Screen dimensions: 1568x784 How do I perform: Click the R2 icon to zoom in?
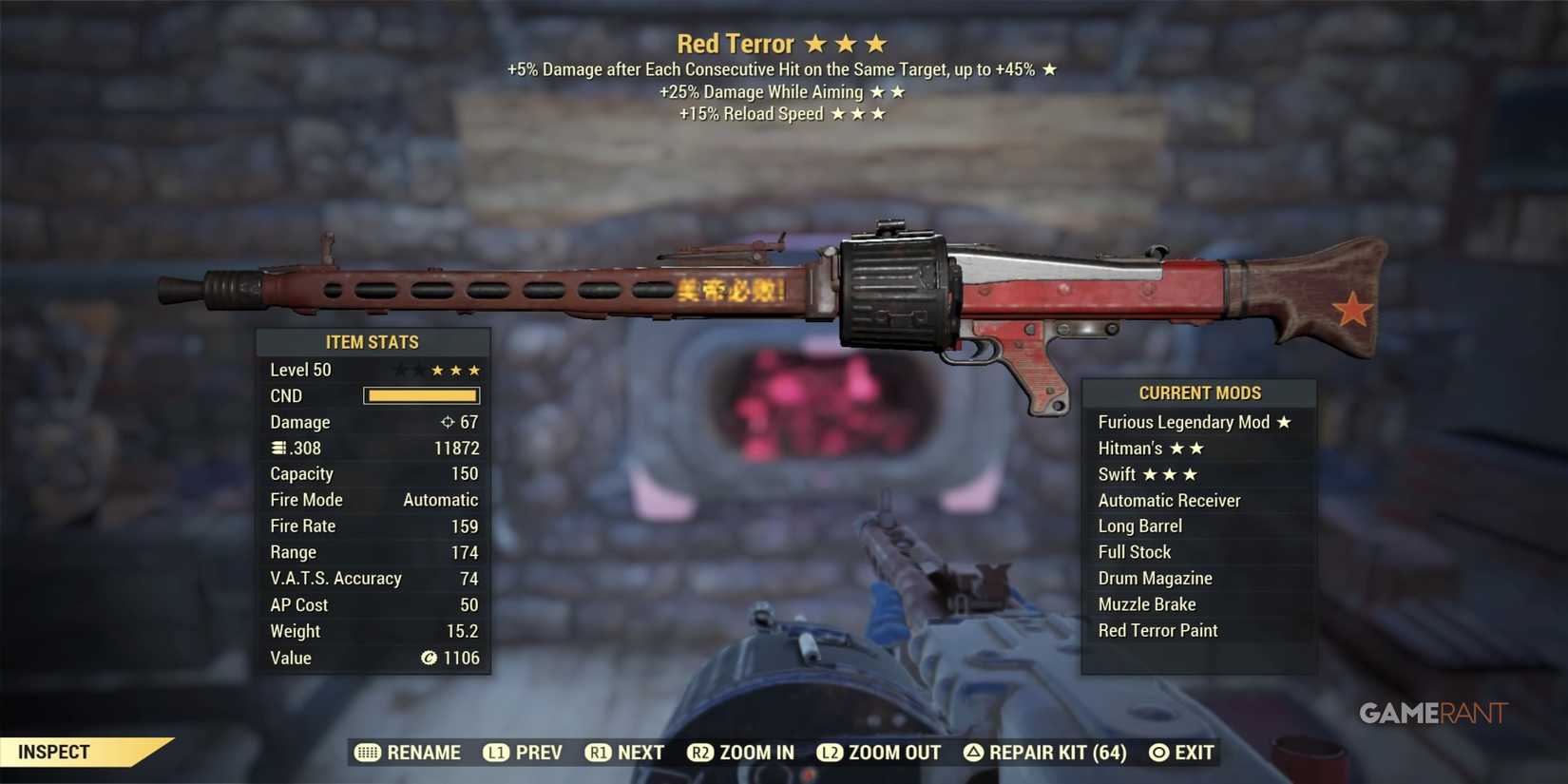click(x=700, y=752)
